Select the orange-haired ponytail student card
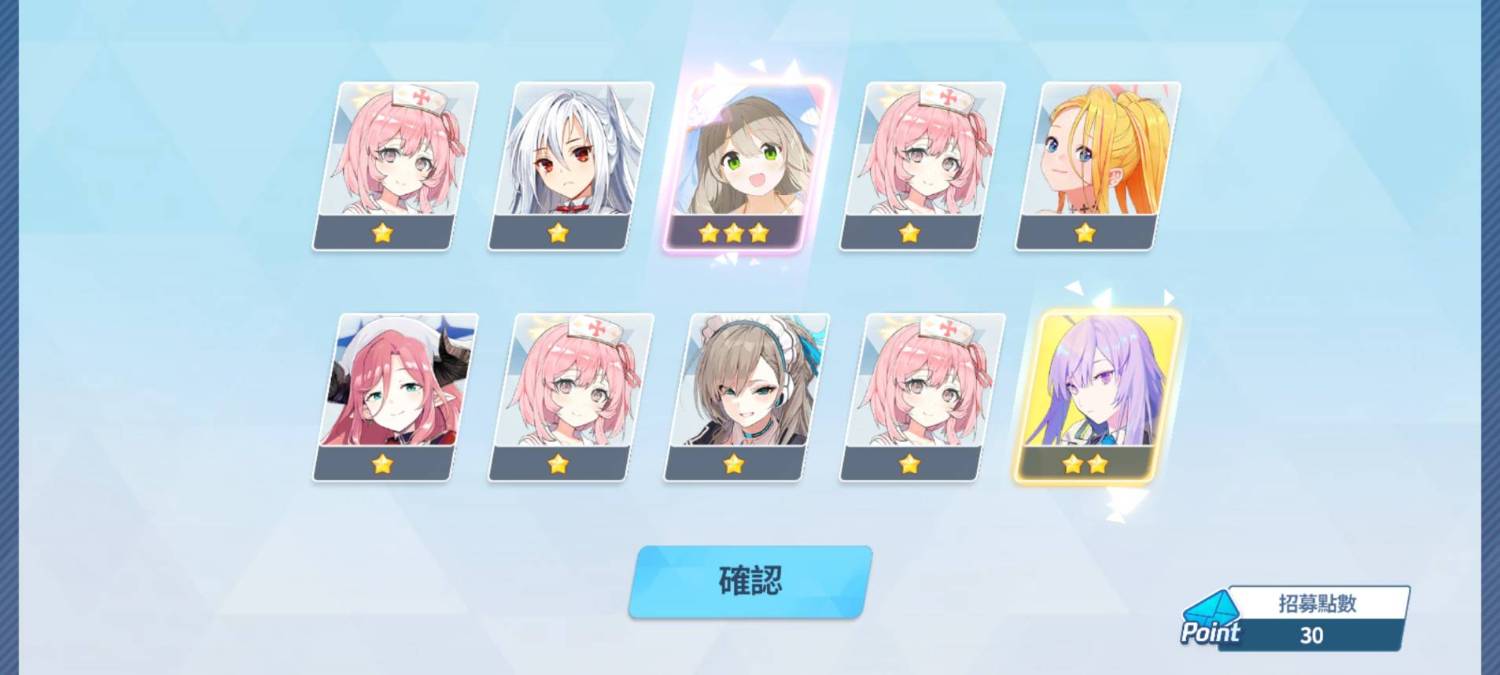Screen dimensions: 1500x675 point(1098,165)
